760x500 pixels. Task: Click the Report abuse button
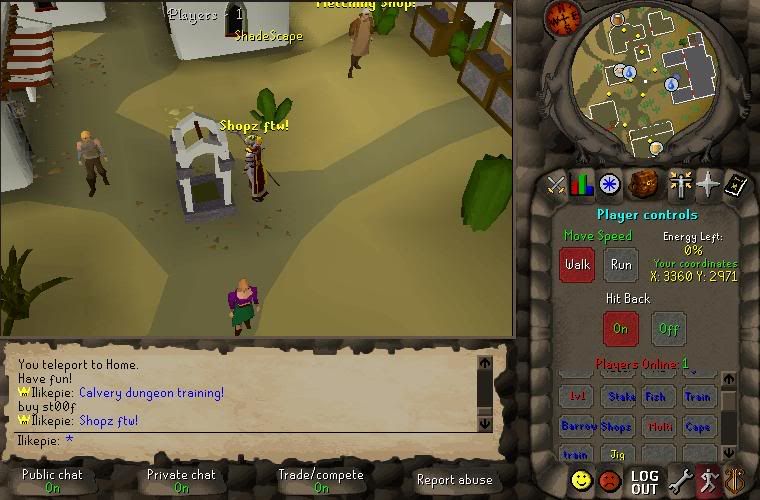tap(454, 480)
